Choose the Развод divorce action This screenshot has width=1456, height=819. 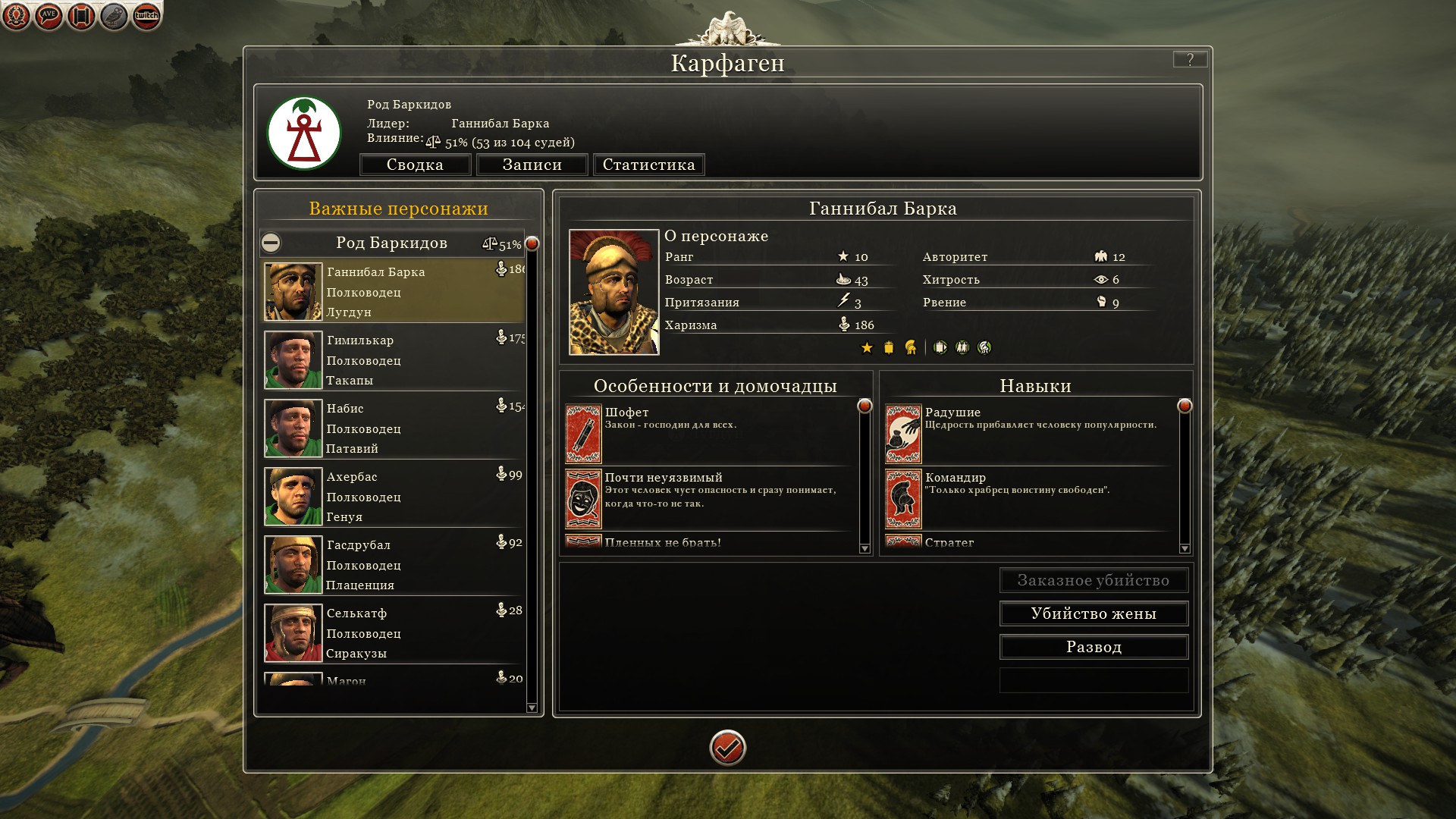click(x=1094, y=647)
